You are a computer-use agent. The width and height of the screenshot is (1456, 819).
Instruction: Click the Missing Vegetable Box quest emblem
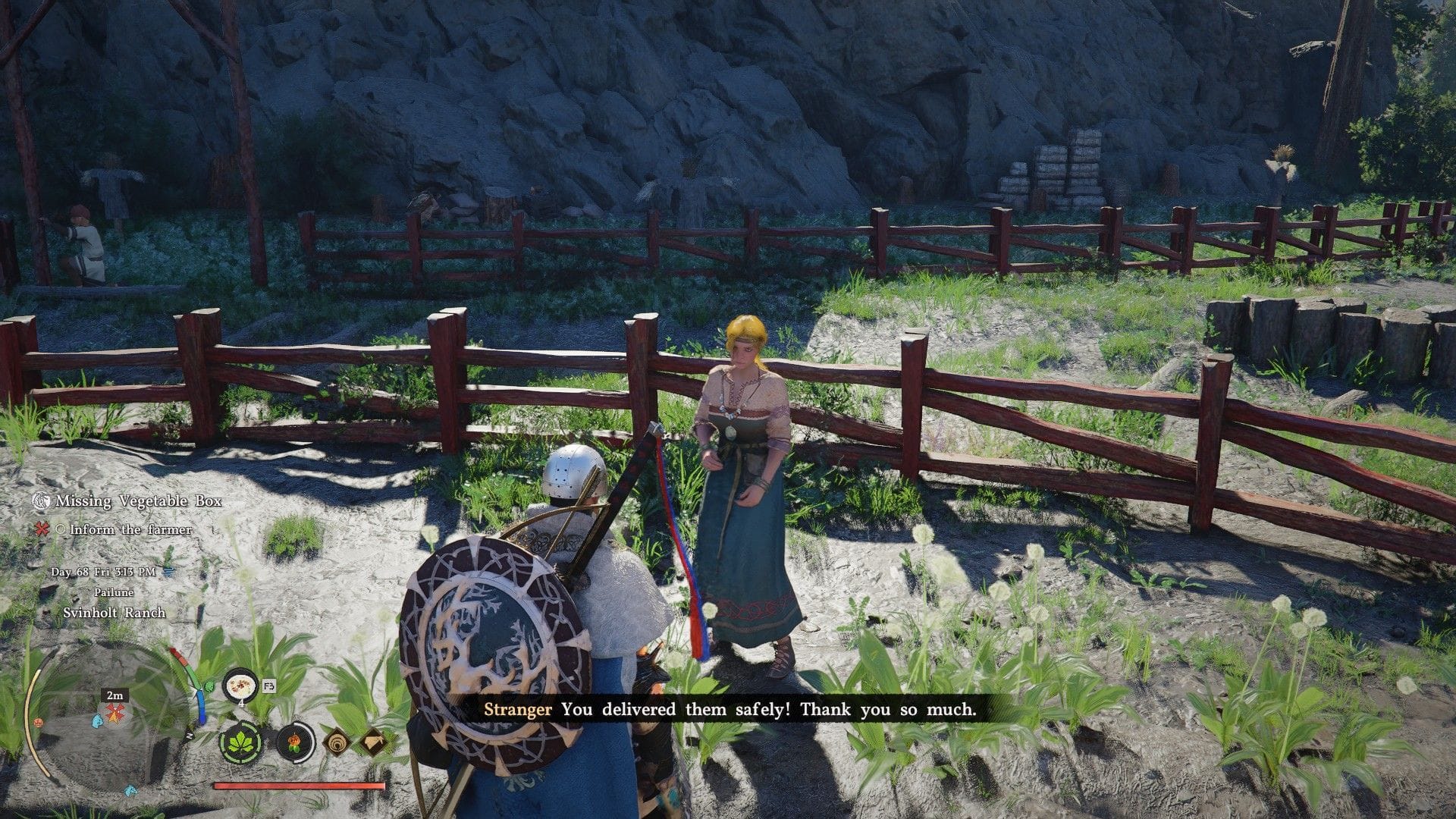40,500
